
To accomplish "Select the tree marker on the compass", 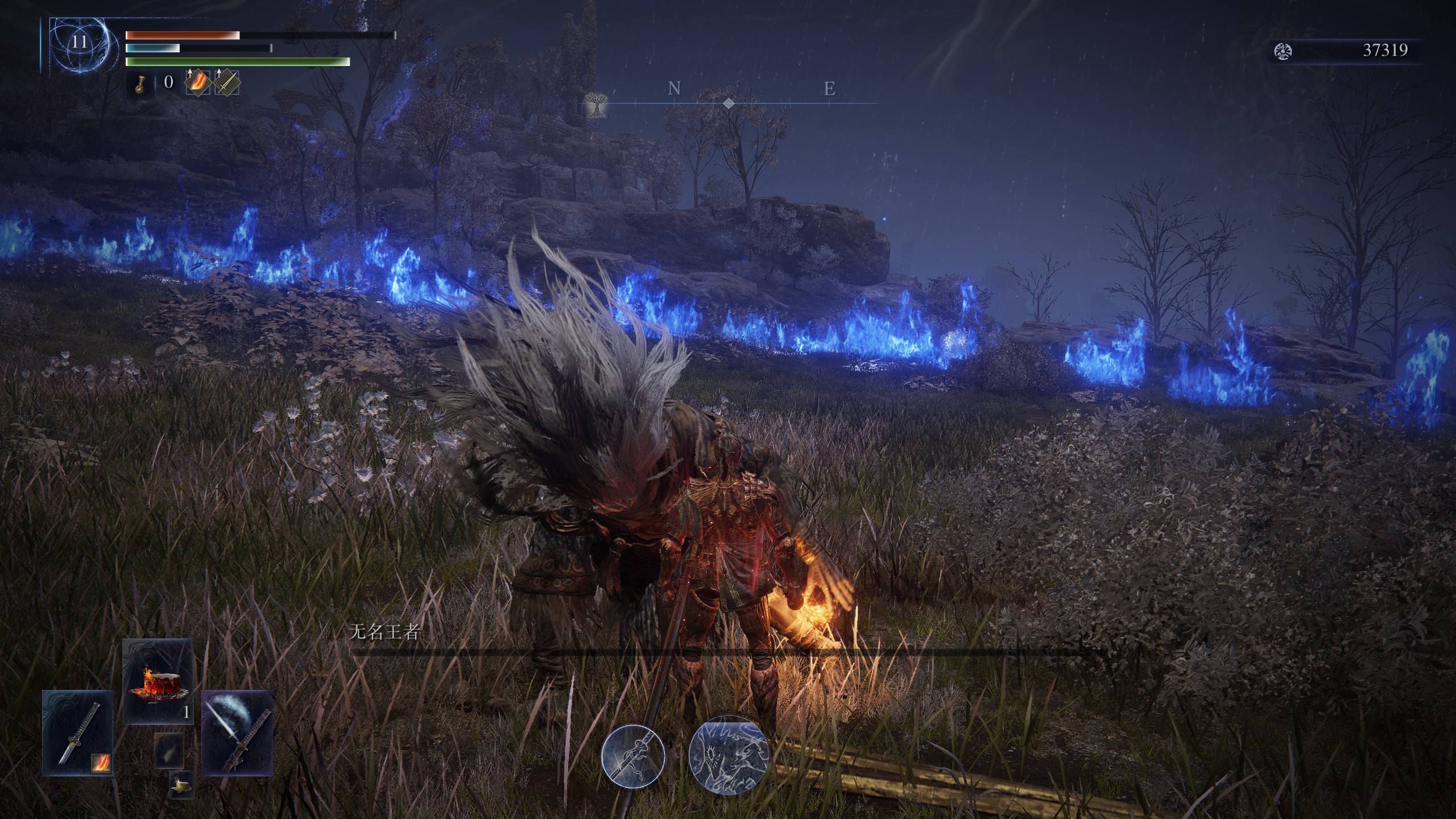I will (595, 105).
